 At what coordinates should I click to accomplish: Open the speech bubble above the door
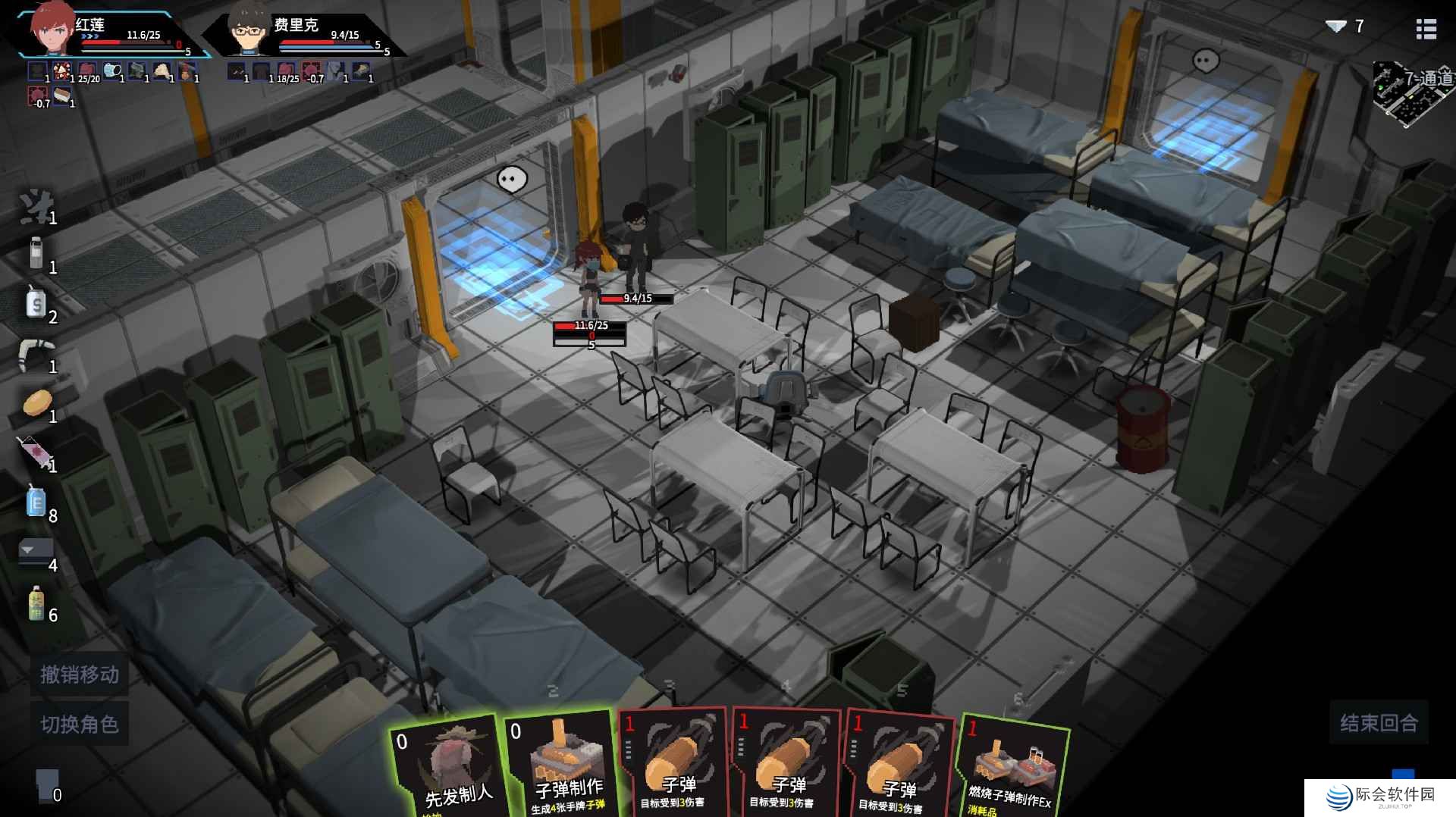point(511,180)
